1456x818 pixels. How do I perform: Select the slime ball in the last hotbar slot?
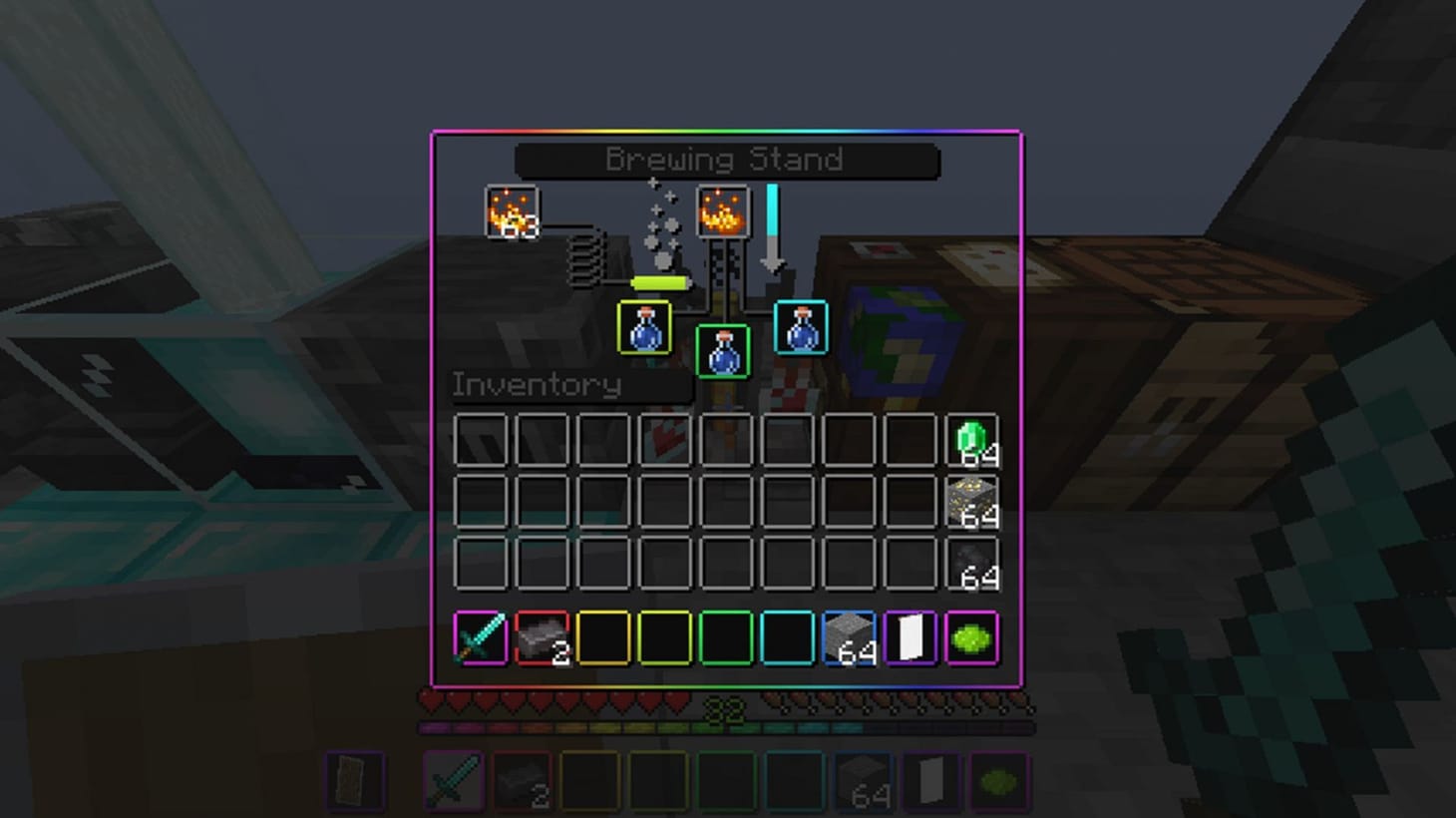click(x=970, y=638)
